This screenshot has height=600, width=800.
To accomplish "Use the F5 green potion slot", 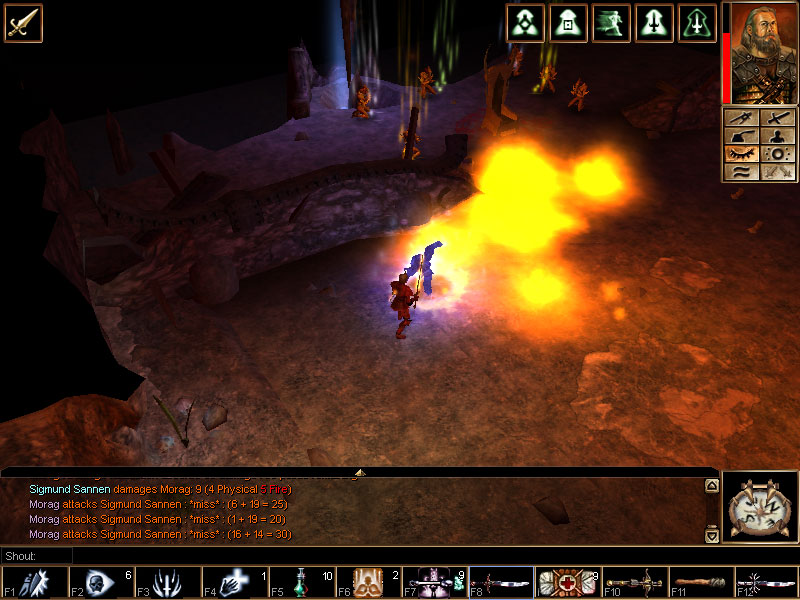I will pos(301,582).
